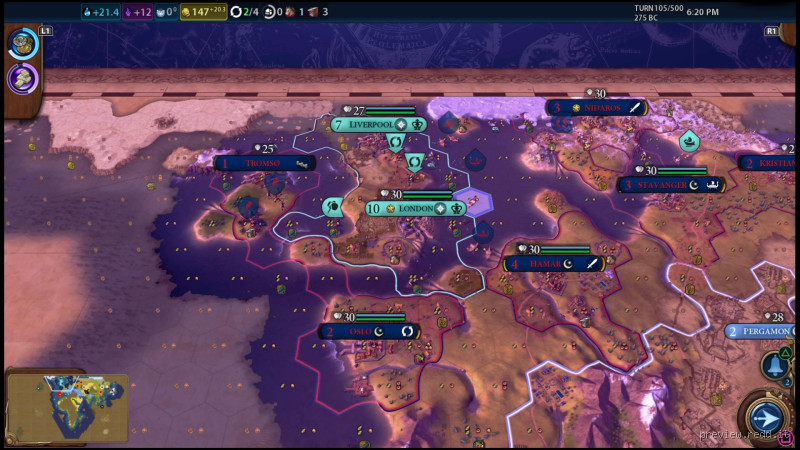Open the notification bell

coord(774,365)
